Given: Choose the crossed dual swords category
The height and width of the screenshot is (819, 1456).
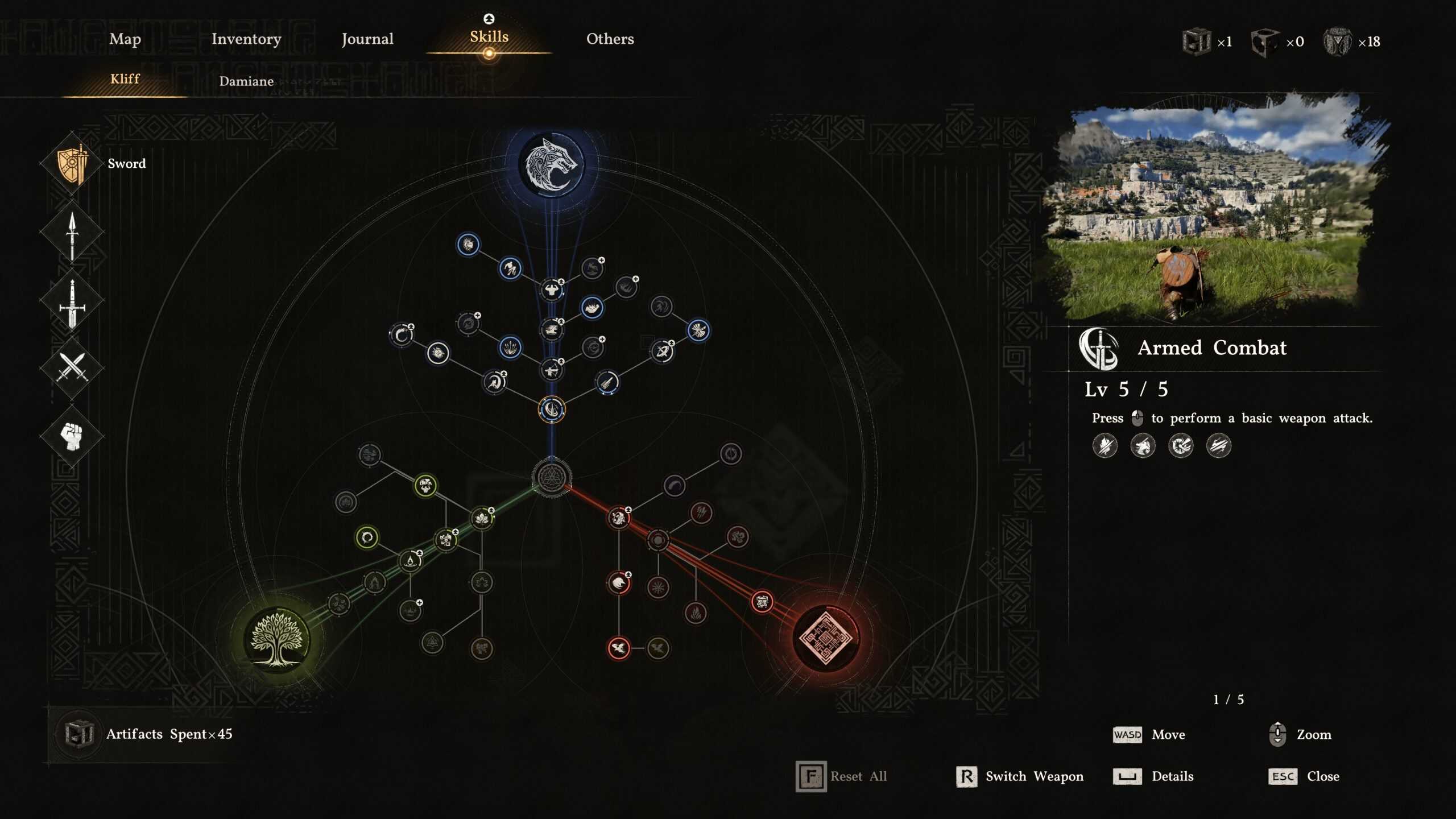Looking at the screenshot, I should 72,367.
